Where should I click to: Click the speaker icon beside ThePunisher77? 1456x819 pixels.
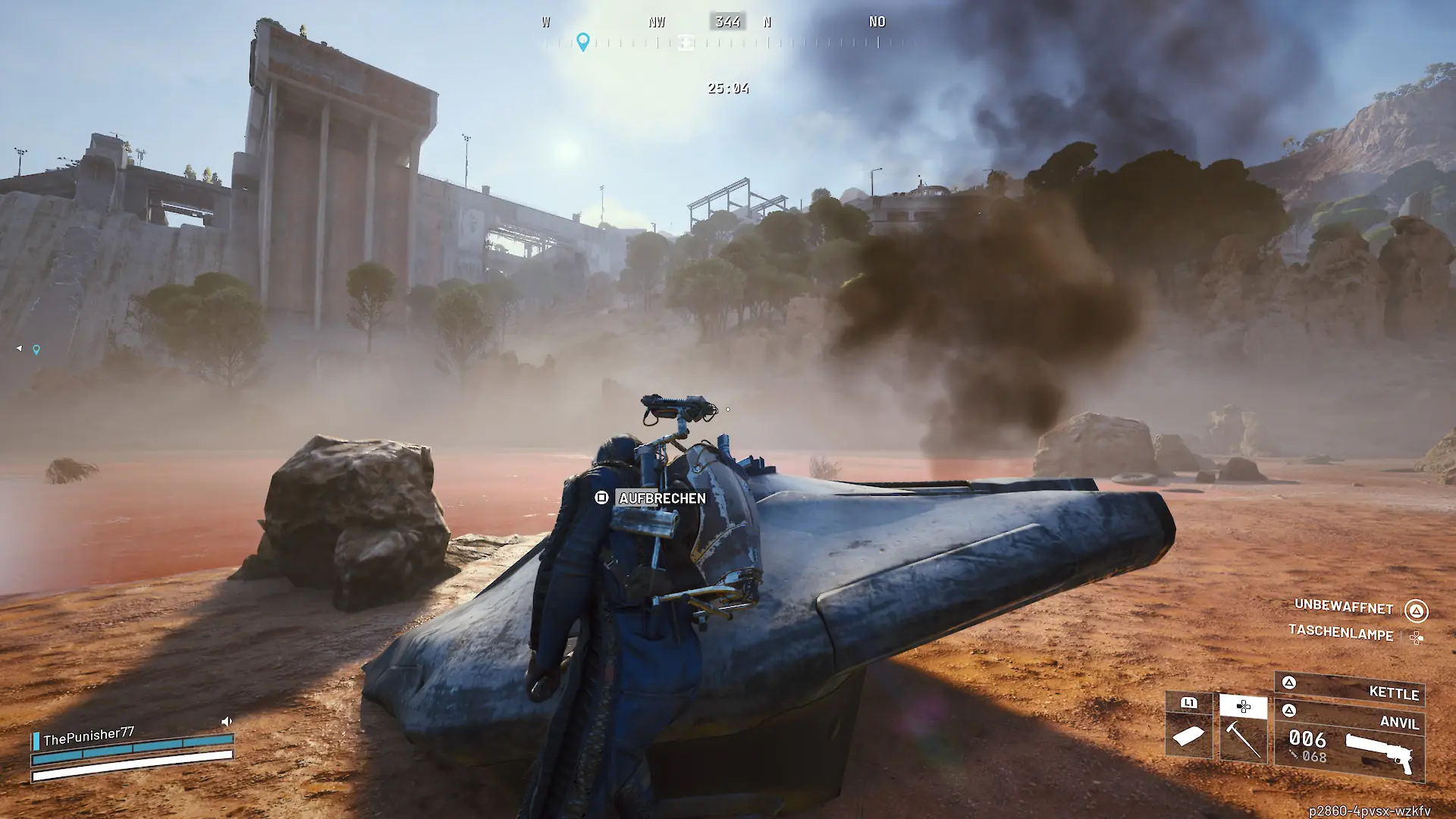(226, 721)
